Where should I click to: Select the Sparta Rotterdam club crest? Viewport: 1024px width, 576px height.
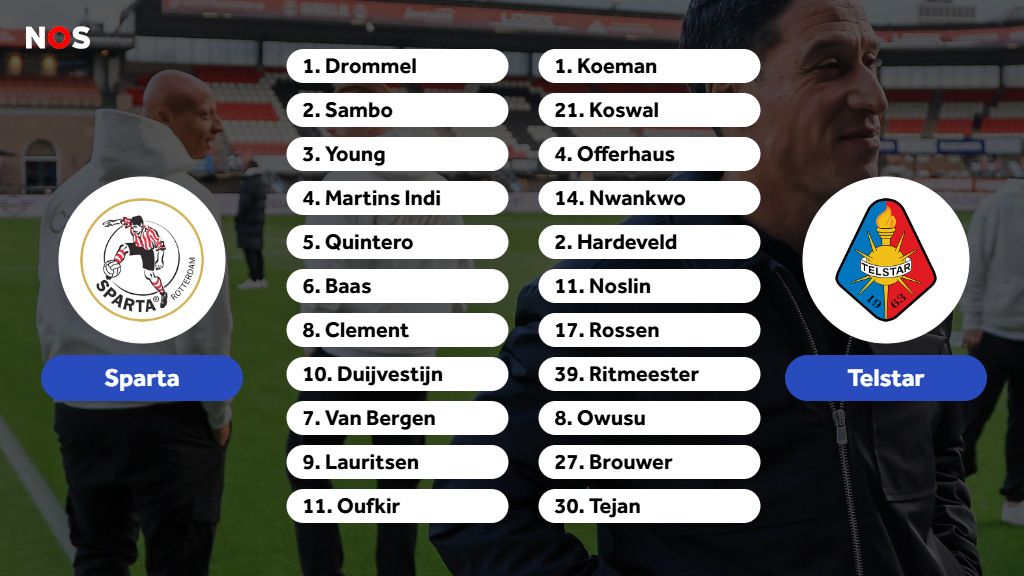click(x=141, y=260)
